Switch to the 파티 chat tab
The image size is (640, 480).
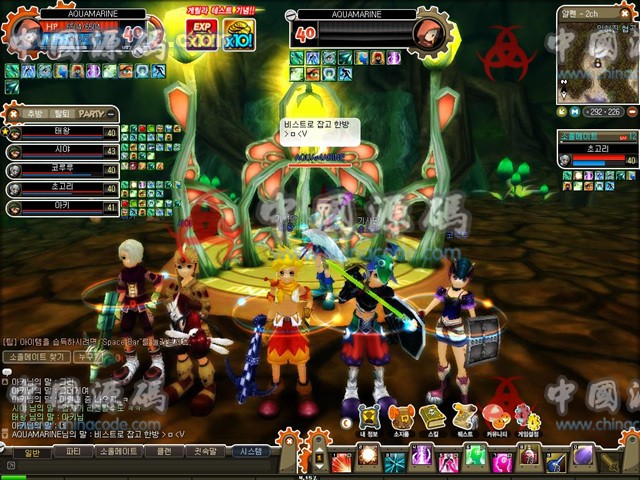point(73,452)
